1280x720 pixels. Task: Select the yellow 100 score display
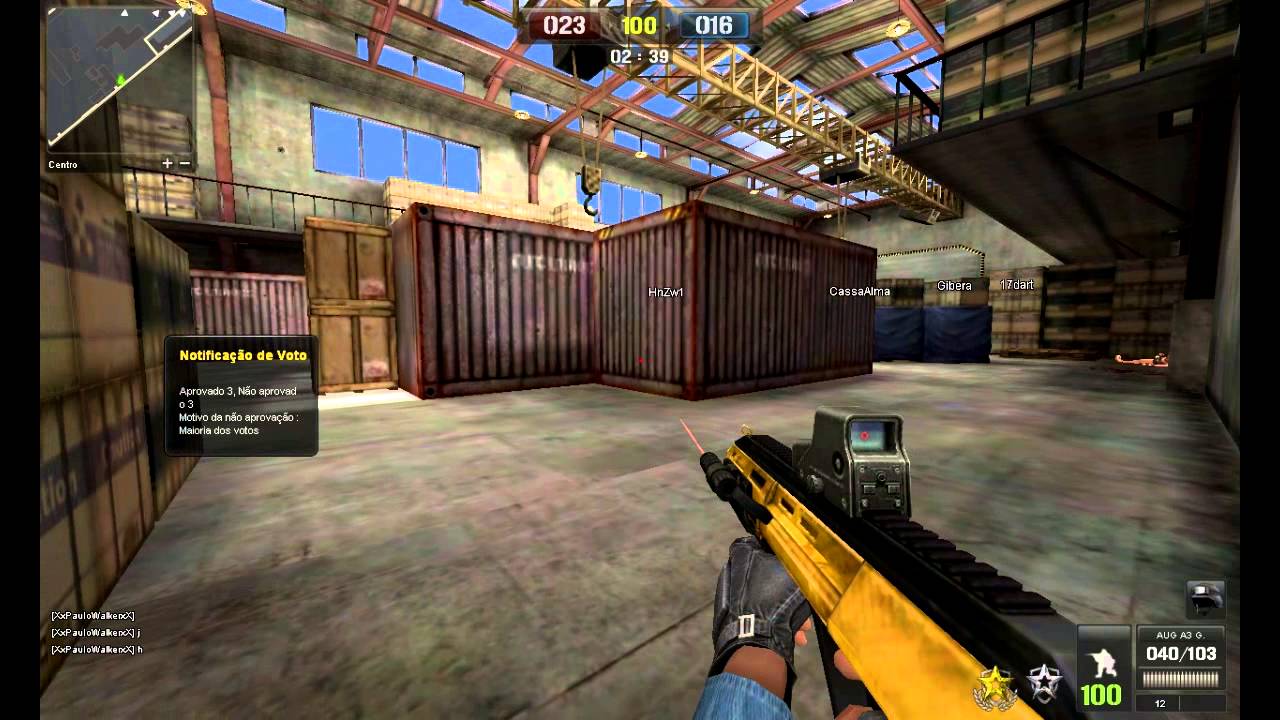pos(638,26)
